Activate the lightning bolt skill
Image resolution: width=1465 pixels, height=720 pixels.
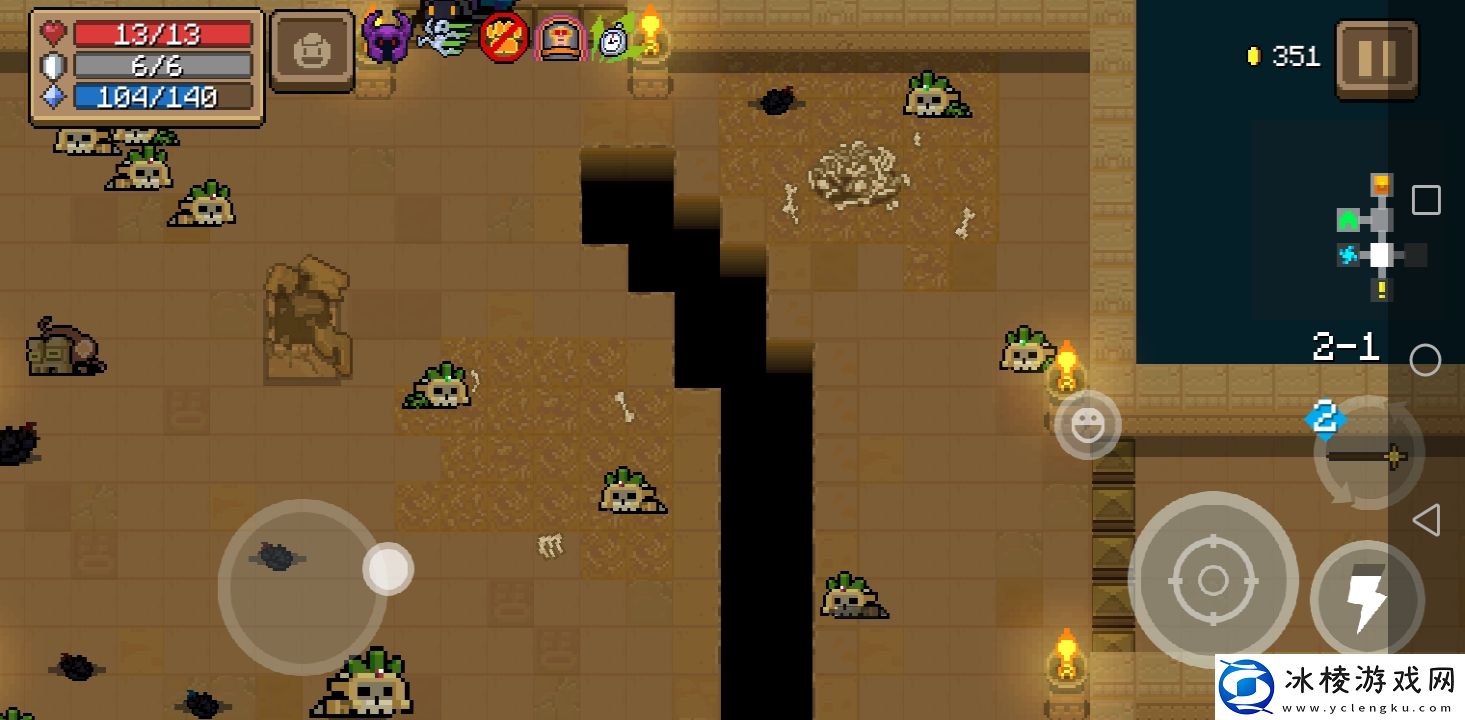click(x=1366, y=599)
